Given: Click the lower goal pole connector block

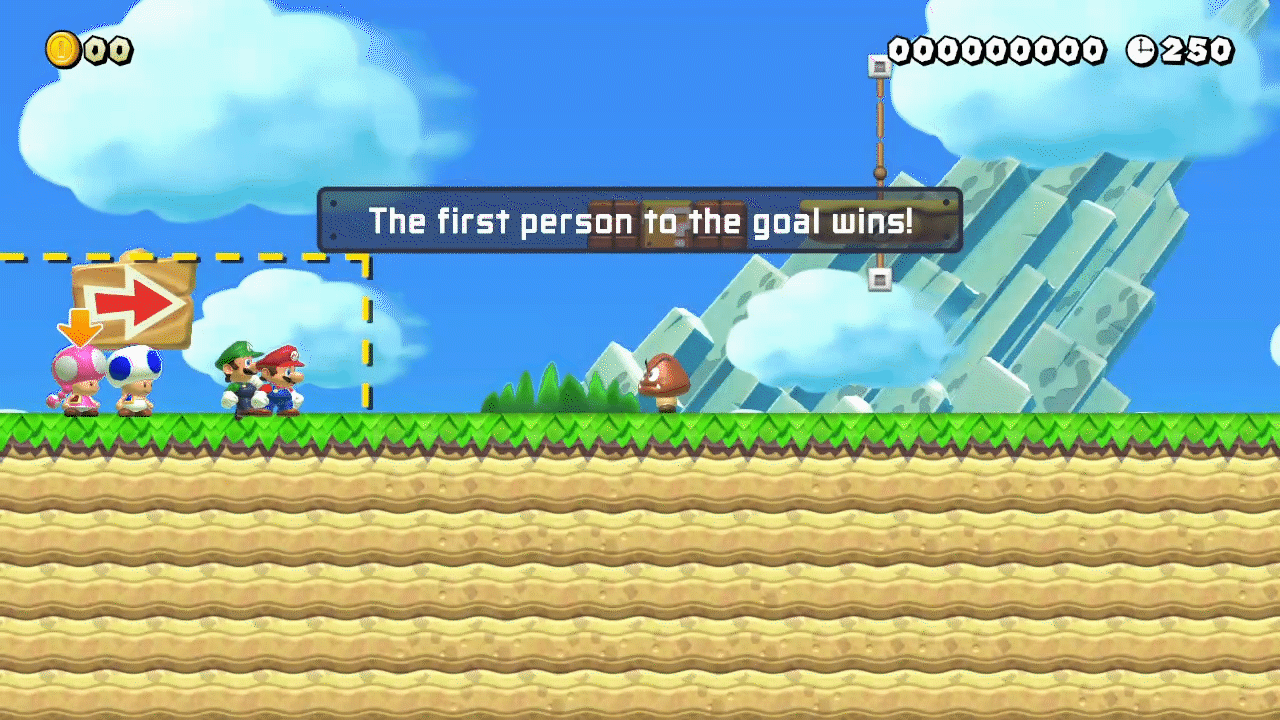Looking at the screenshot, I should point(878,279).
